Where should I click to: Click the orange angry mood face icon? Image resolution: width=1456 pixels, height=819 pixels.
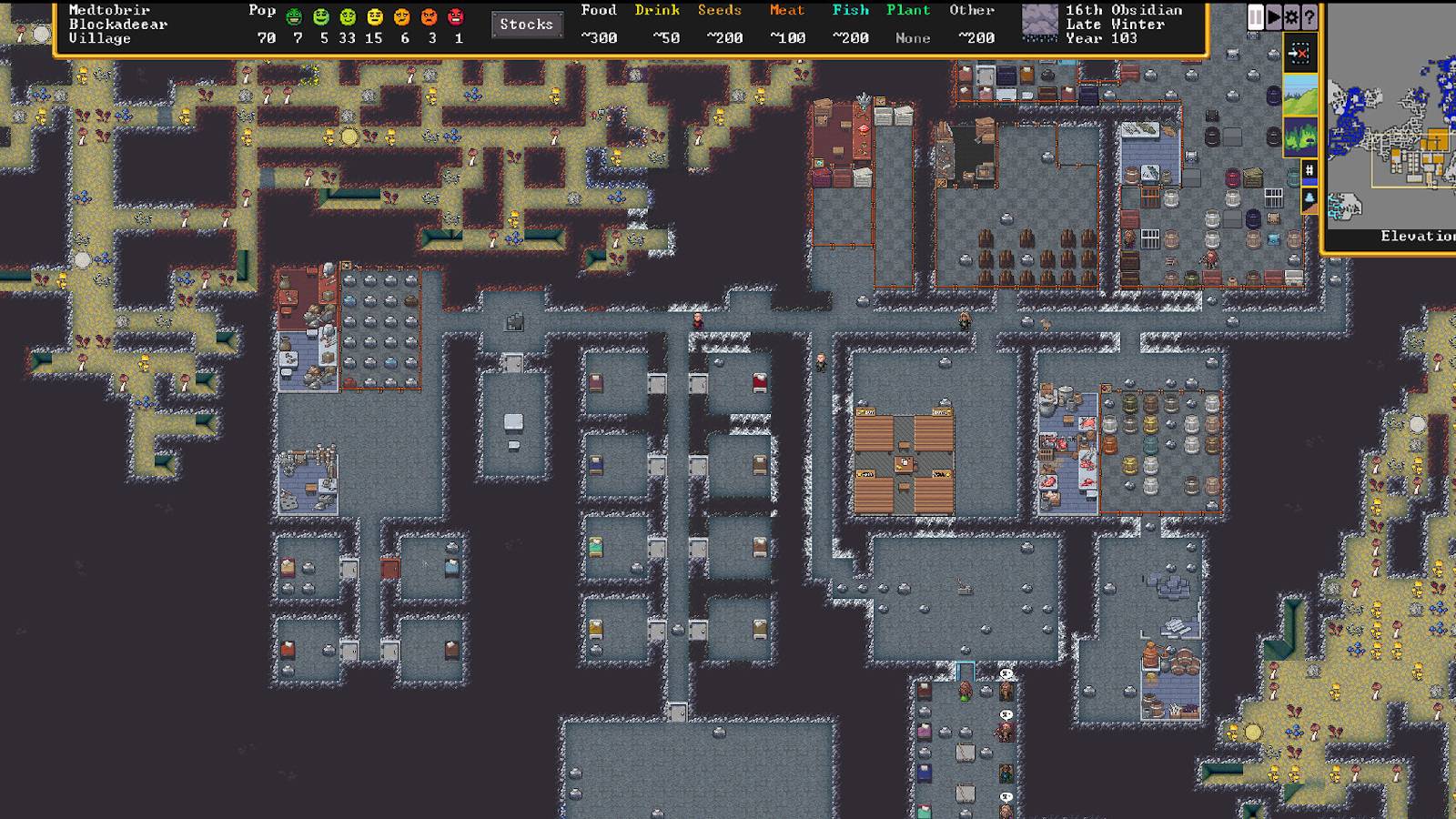point(430,18)
